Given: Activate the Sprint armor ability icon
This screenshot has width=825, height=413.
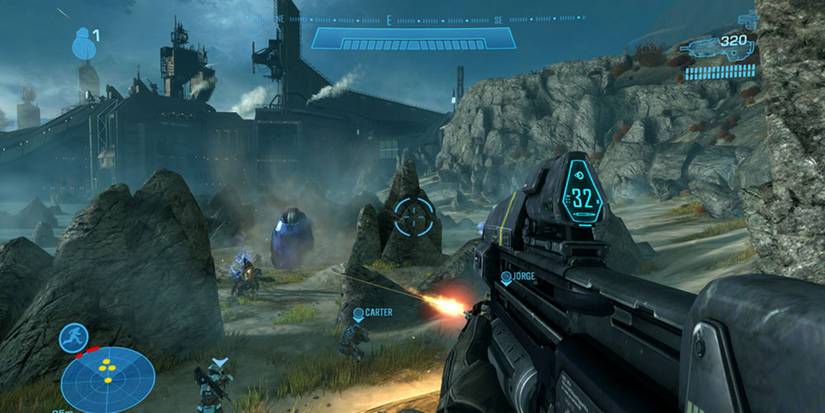Looking at the screenshot, I should point(73,337).
